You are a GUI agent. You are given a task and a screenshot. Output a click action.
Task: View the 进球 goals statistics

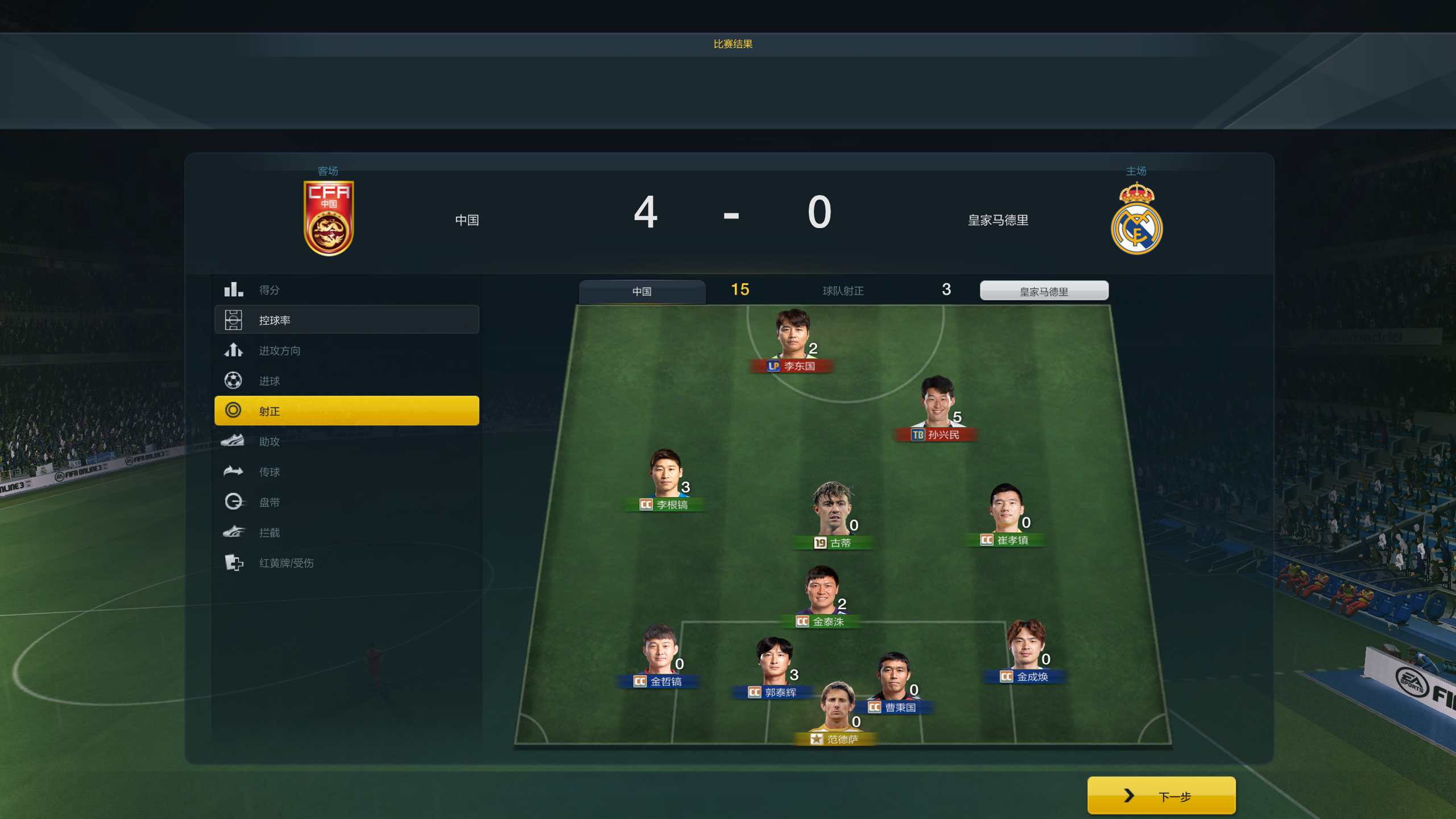[346, 380]
